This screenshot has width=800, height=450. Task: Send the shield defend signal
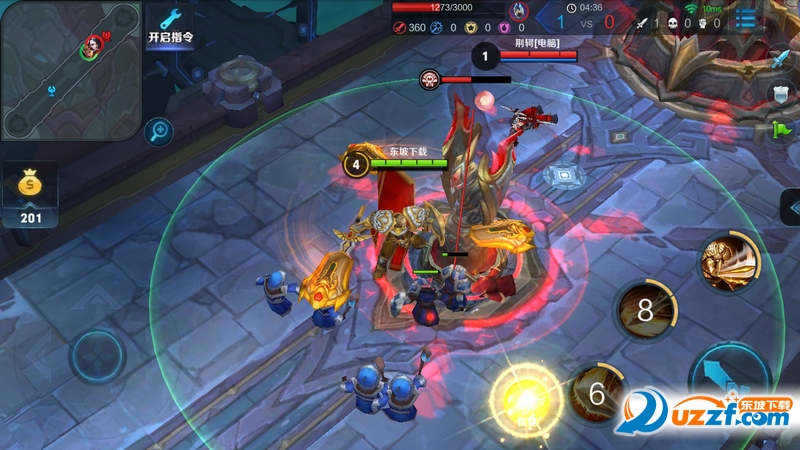pyautogui.click(x=780, y=94)
